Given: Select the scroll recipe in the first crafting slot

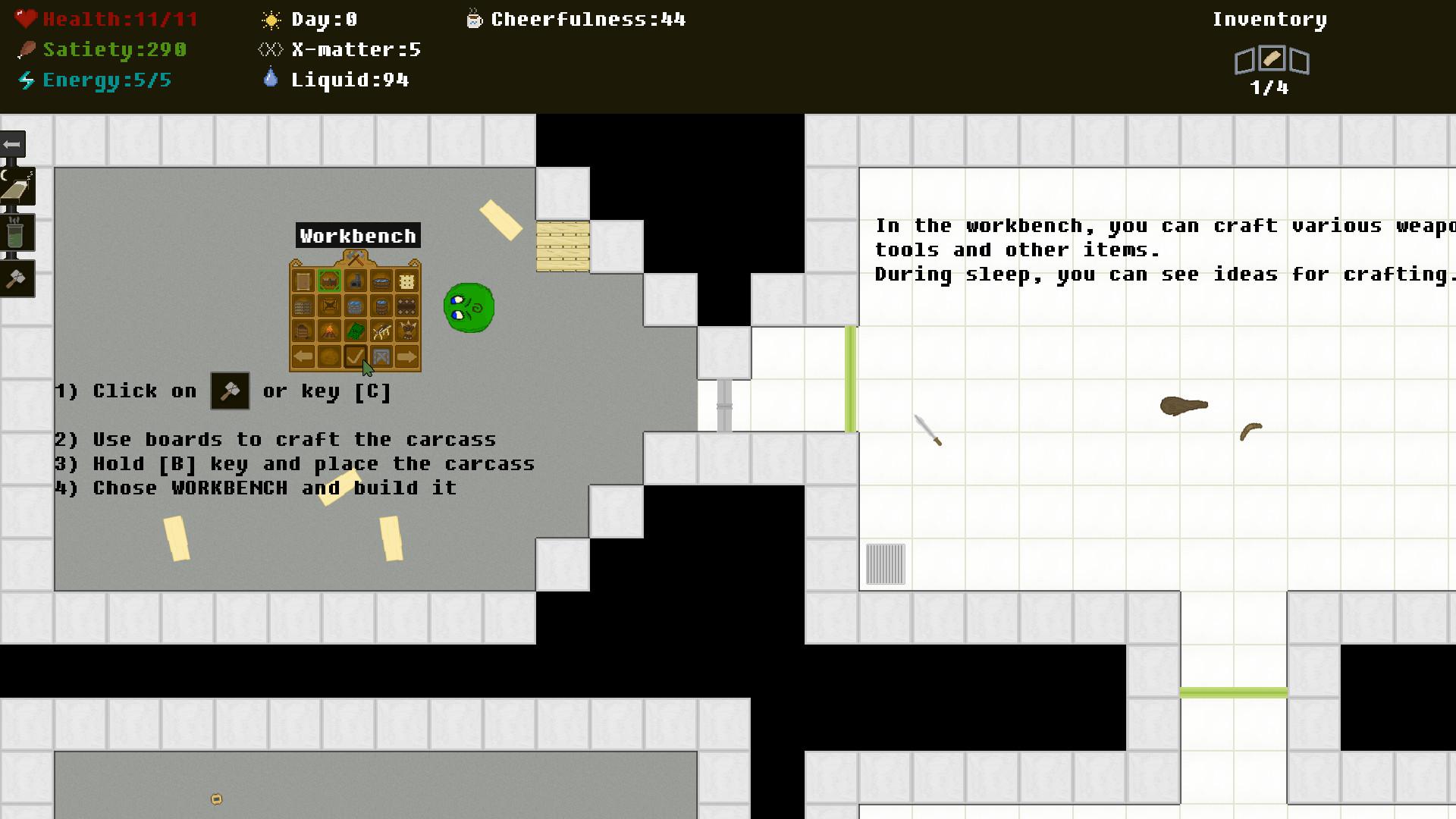Looking at the screenshot, I should (303, 280).
